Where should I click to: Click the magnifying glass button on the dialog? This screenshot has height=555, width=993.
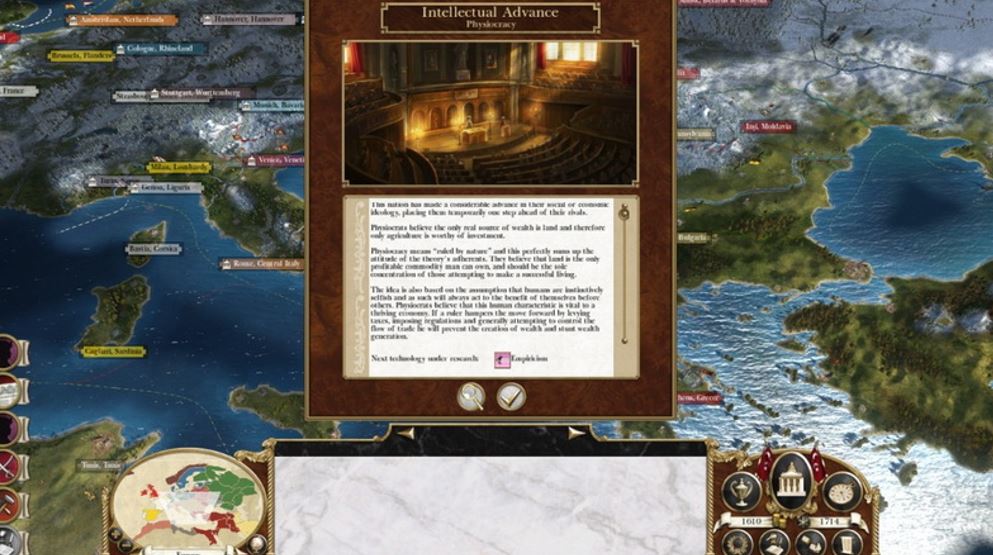click(471, 397)
